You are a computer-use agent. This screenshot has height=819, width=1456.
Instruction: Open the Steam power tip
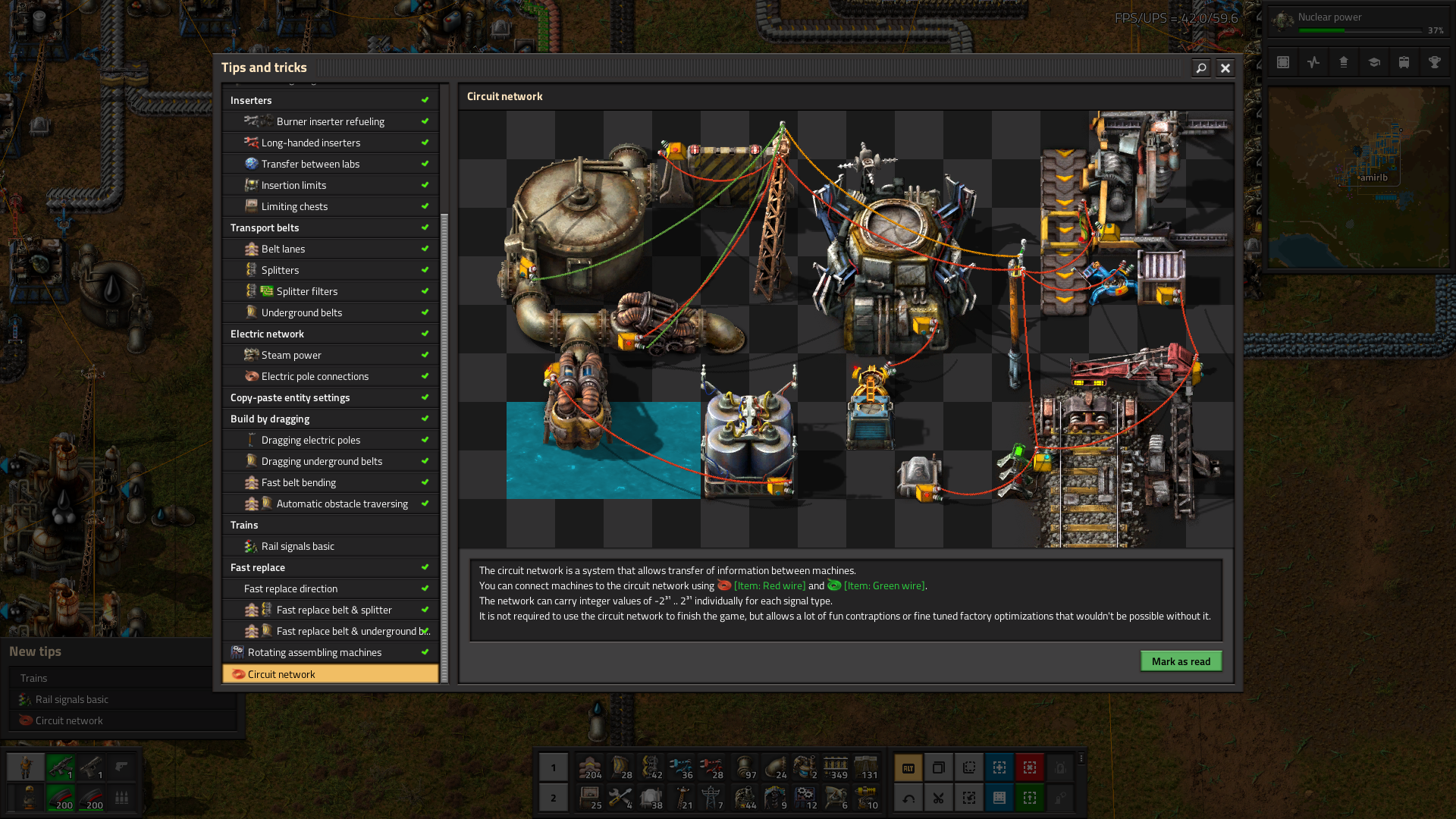291,355
